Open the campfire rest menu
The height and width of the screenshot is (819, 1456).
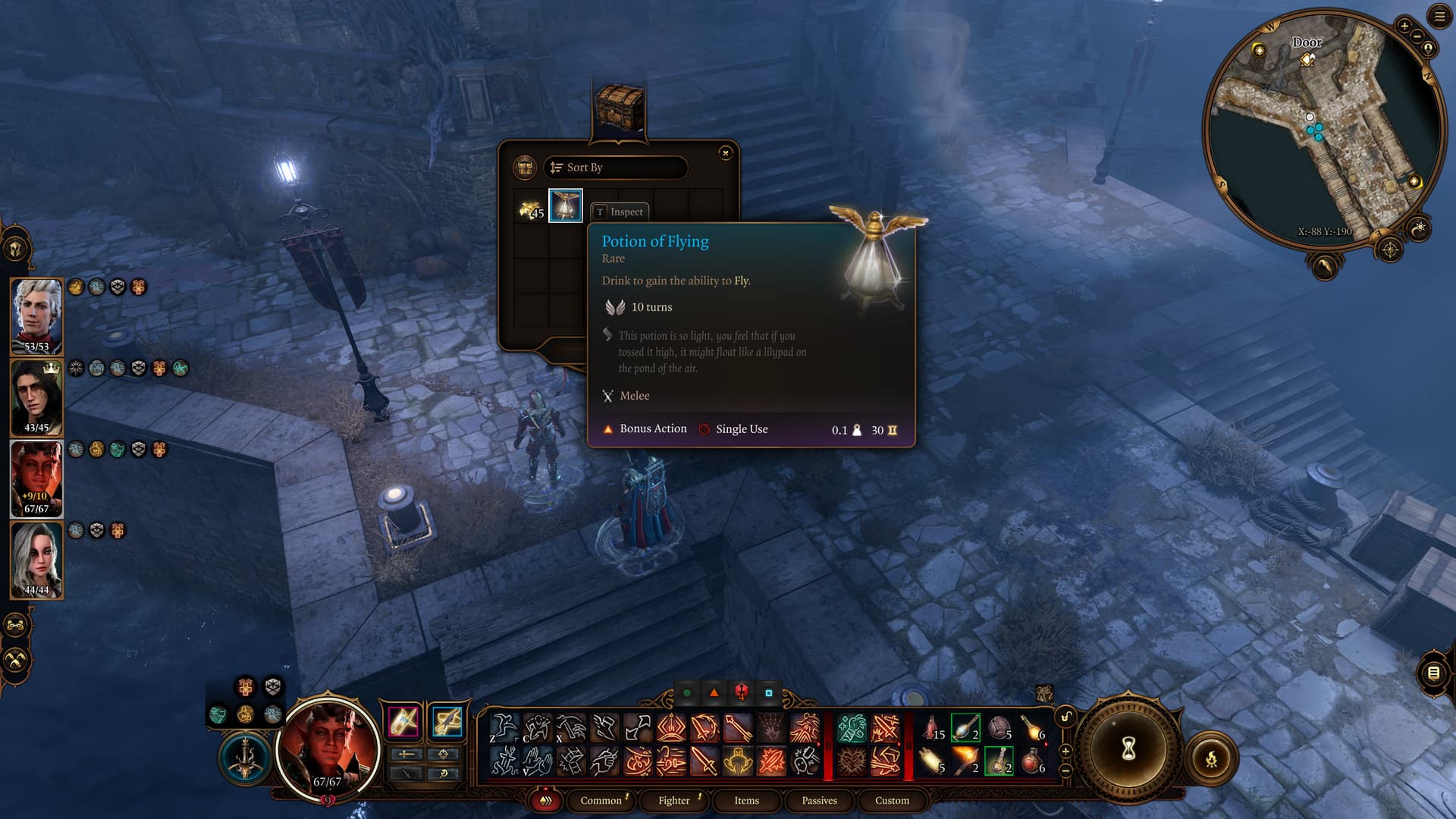tap(1211, 758)
